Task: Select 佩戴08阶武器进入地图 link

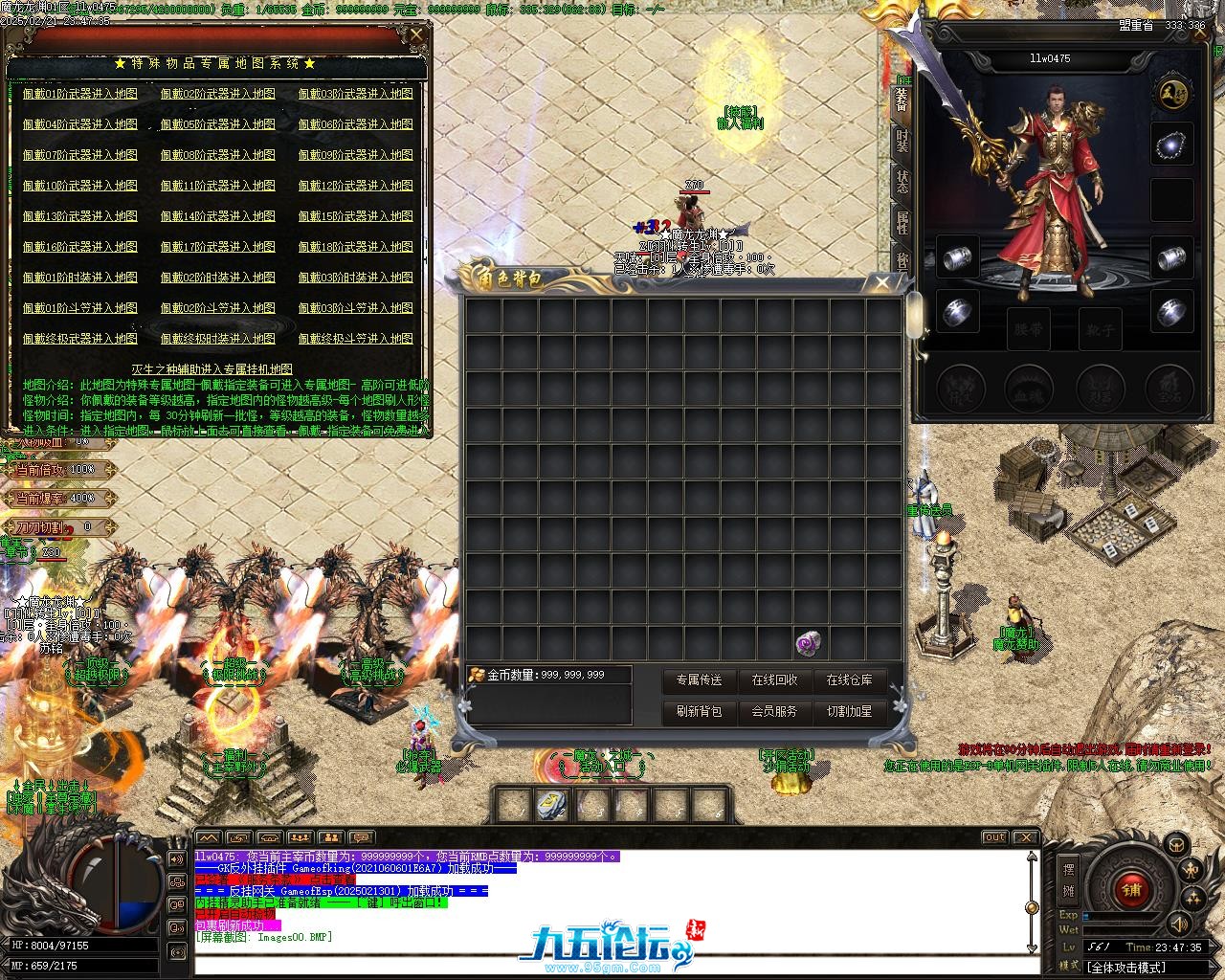Action: 218,155
